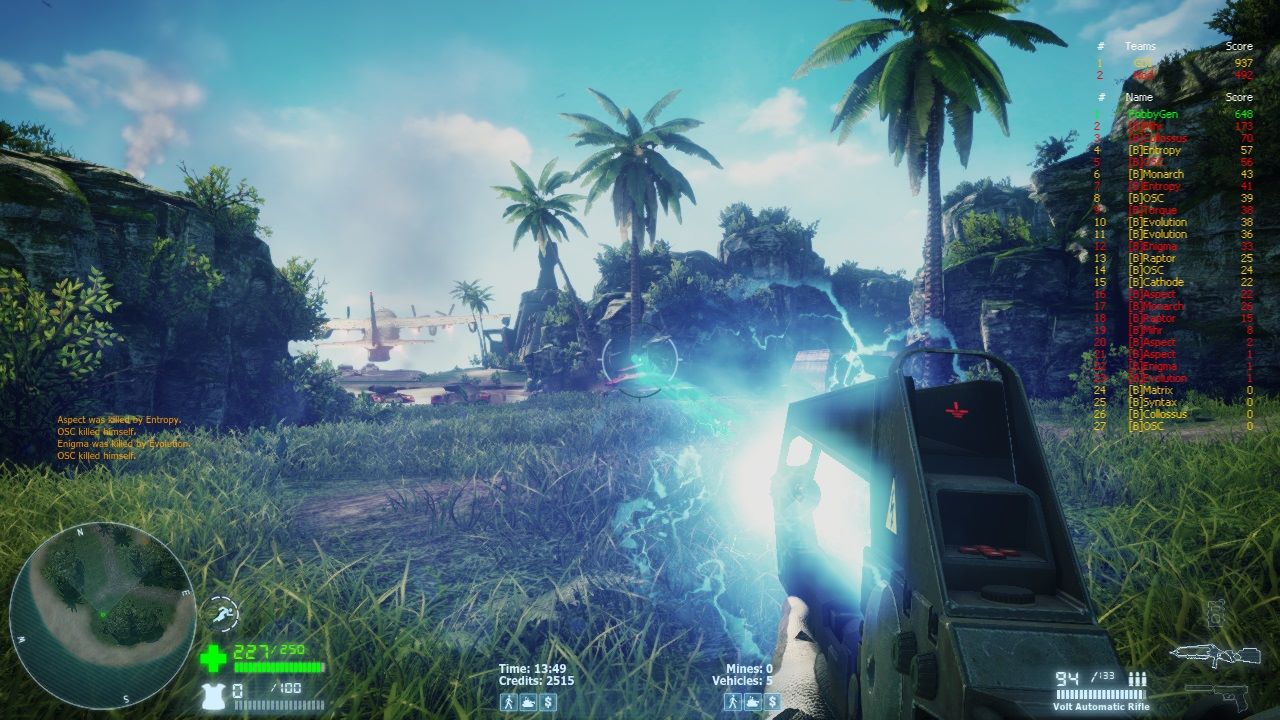Click the circular minimap
This screenshot has width=1280, height=720.
[x=102, y=614]
